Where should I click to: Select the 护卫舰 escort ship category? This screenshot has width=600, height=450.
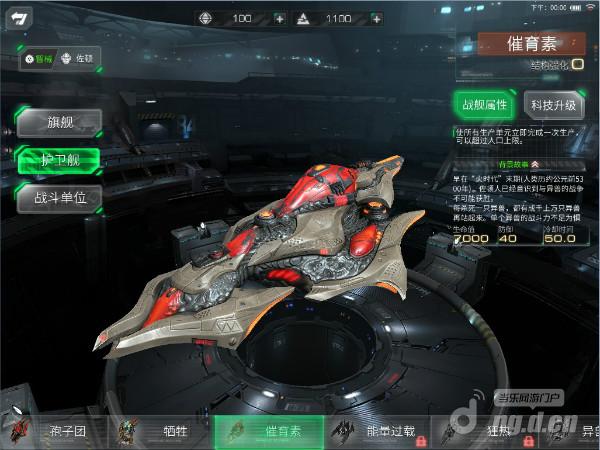(x=60, y=160)
